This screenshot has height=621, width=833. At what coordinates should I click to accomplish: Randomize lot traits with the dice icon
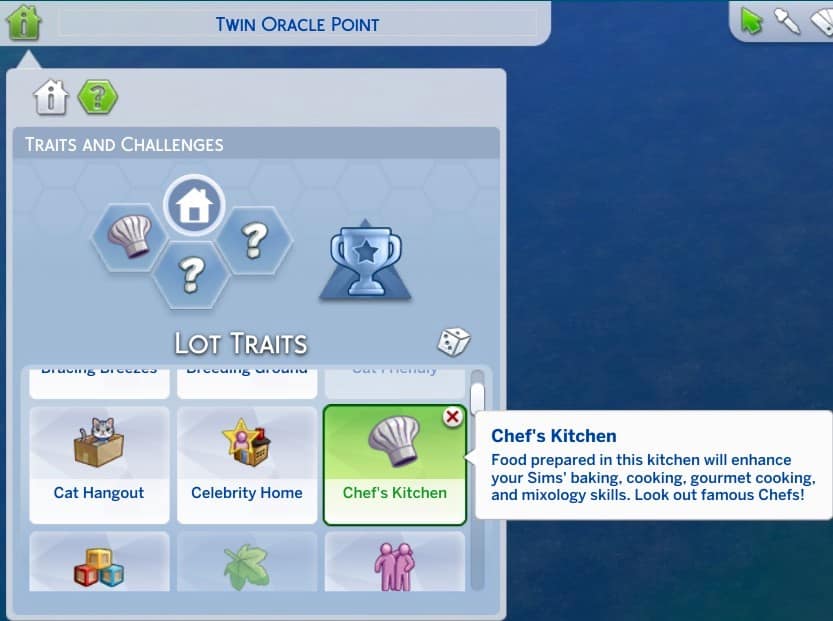coord(453,342)
